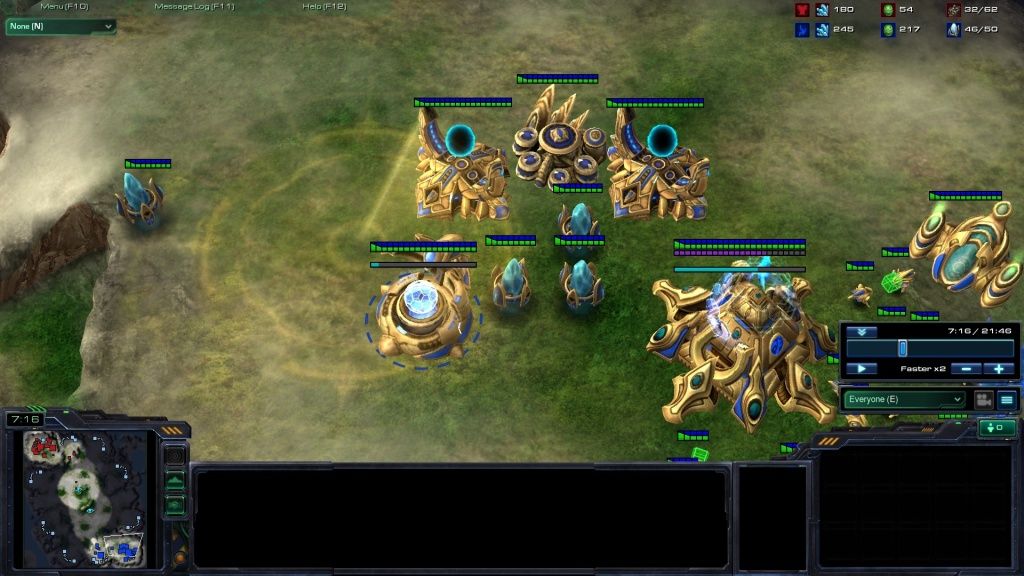1024x576 pixels.
Task: Click the replay timeline slider
Action: (902, 348)
